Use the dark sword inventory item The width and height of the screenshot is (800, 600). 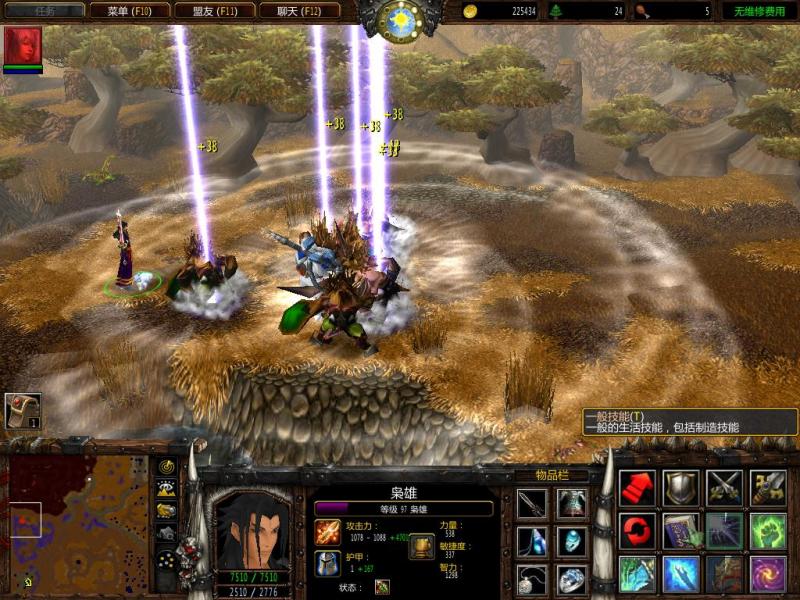[532, 504]
